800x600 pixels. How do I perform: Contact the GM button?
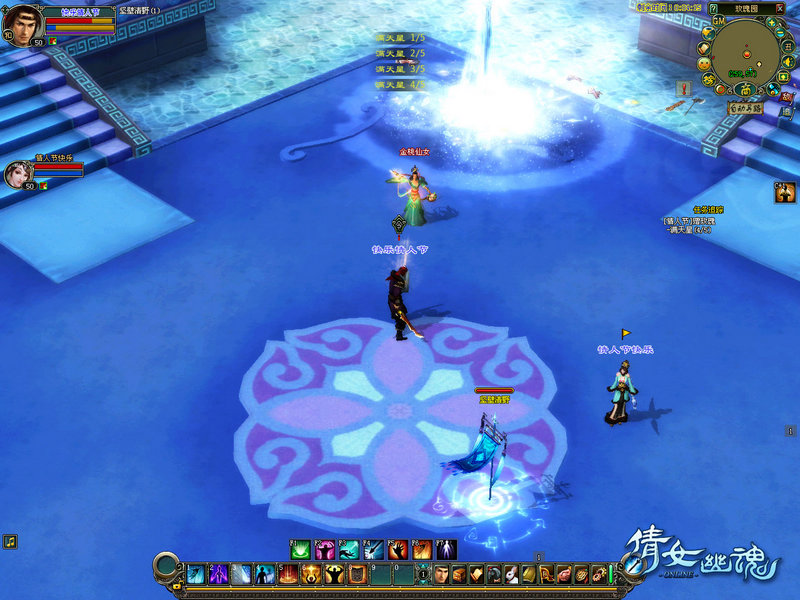718,20
